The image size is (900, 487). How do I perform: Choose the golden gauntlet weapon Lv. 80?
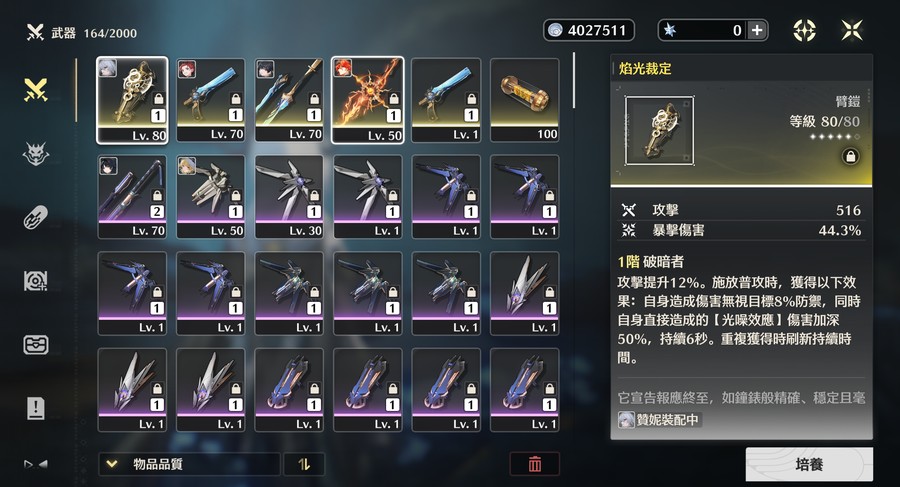(132, 99)
